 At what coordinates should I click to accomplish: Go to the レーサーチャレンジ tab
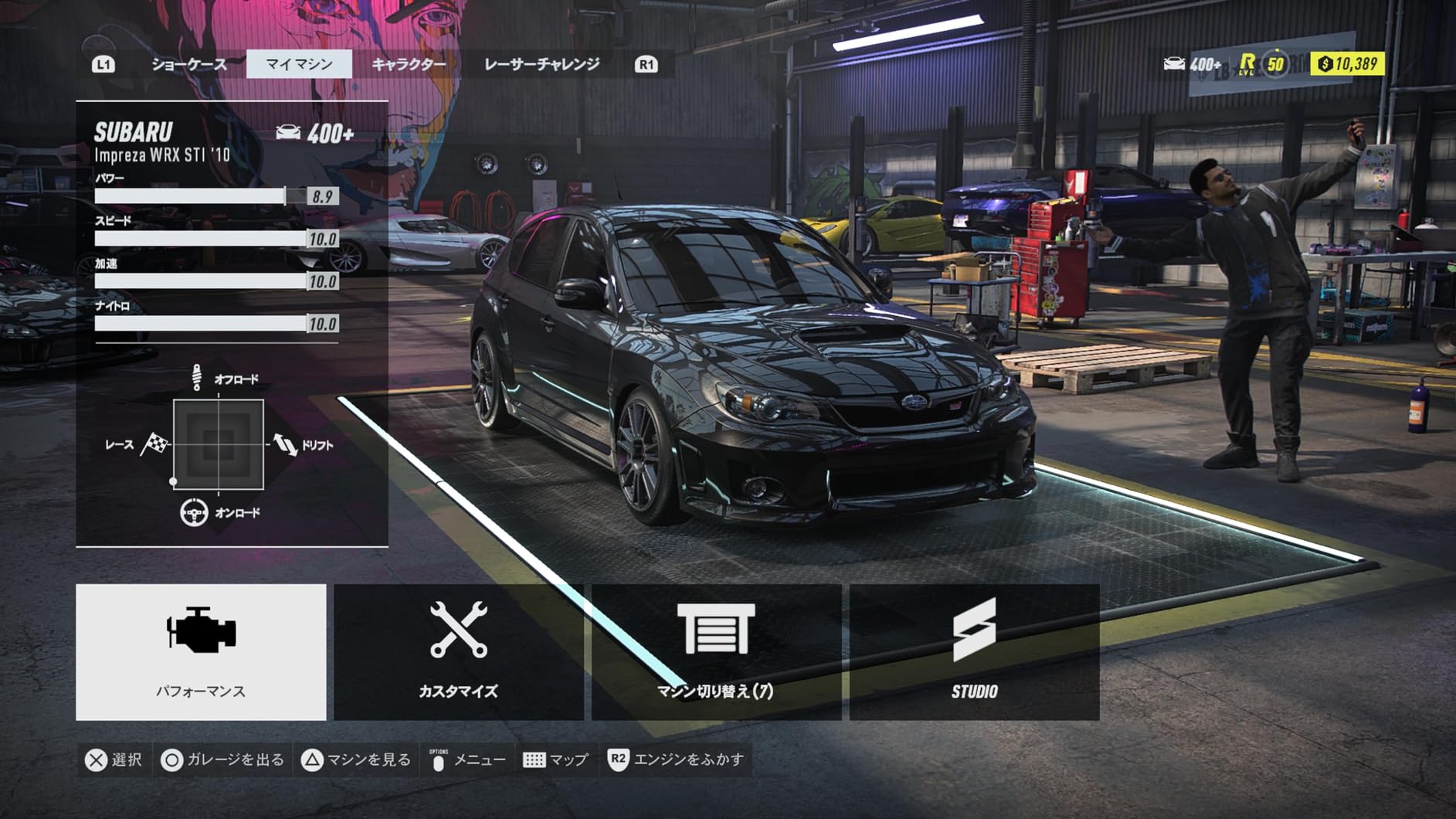(x=541, y=64)
